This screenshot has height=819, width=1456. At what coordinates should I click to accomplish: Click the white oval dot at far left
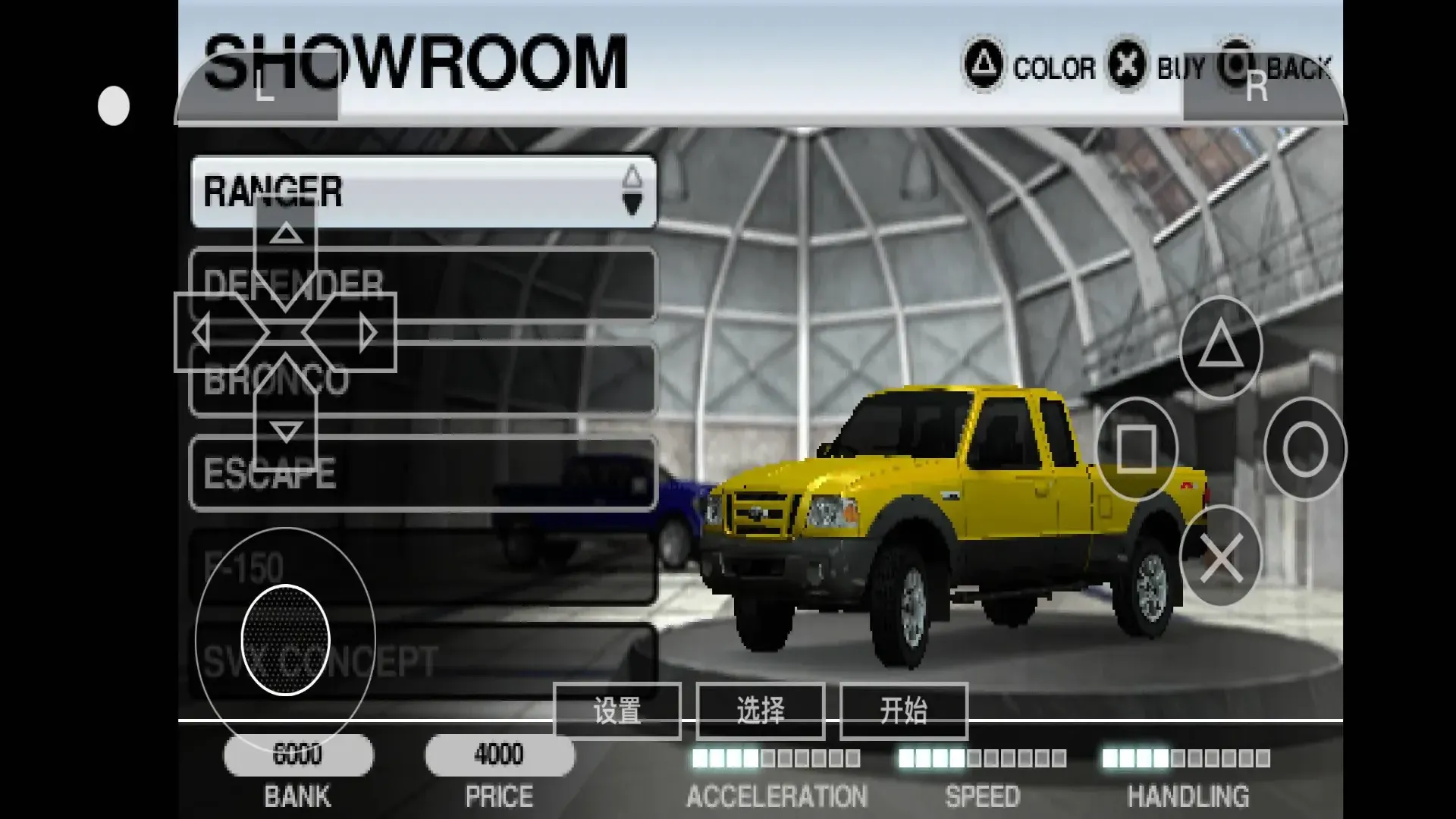pyautogui.click(x=114, y=105)
